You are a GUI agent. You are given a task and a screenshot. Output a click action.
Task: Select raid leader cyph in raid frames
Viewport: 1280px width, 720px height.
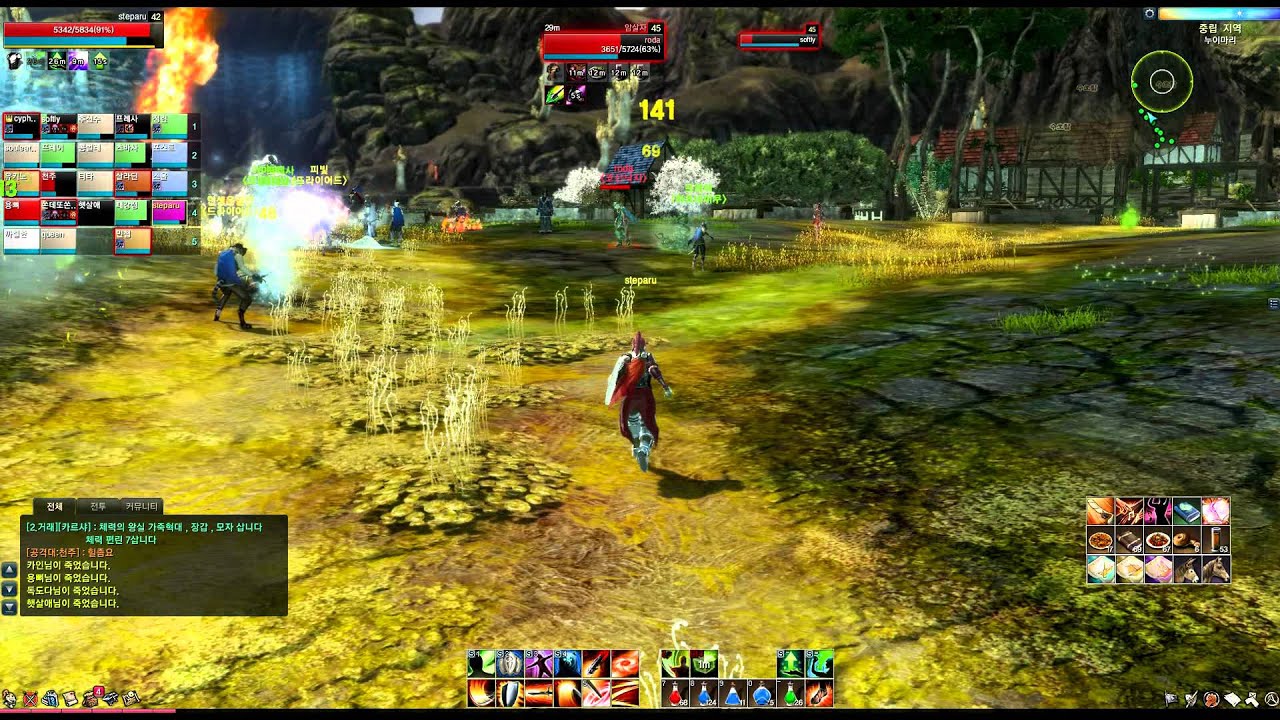(21, 125)
